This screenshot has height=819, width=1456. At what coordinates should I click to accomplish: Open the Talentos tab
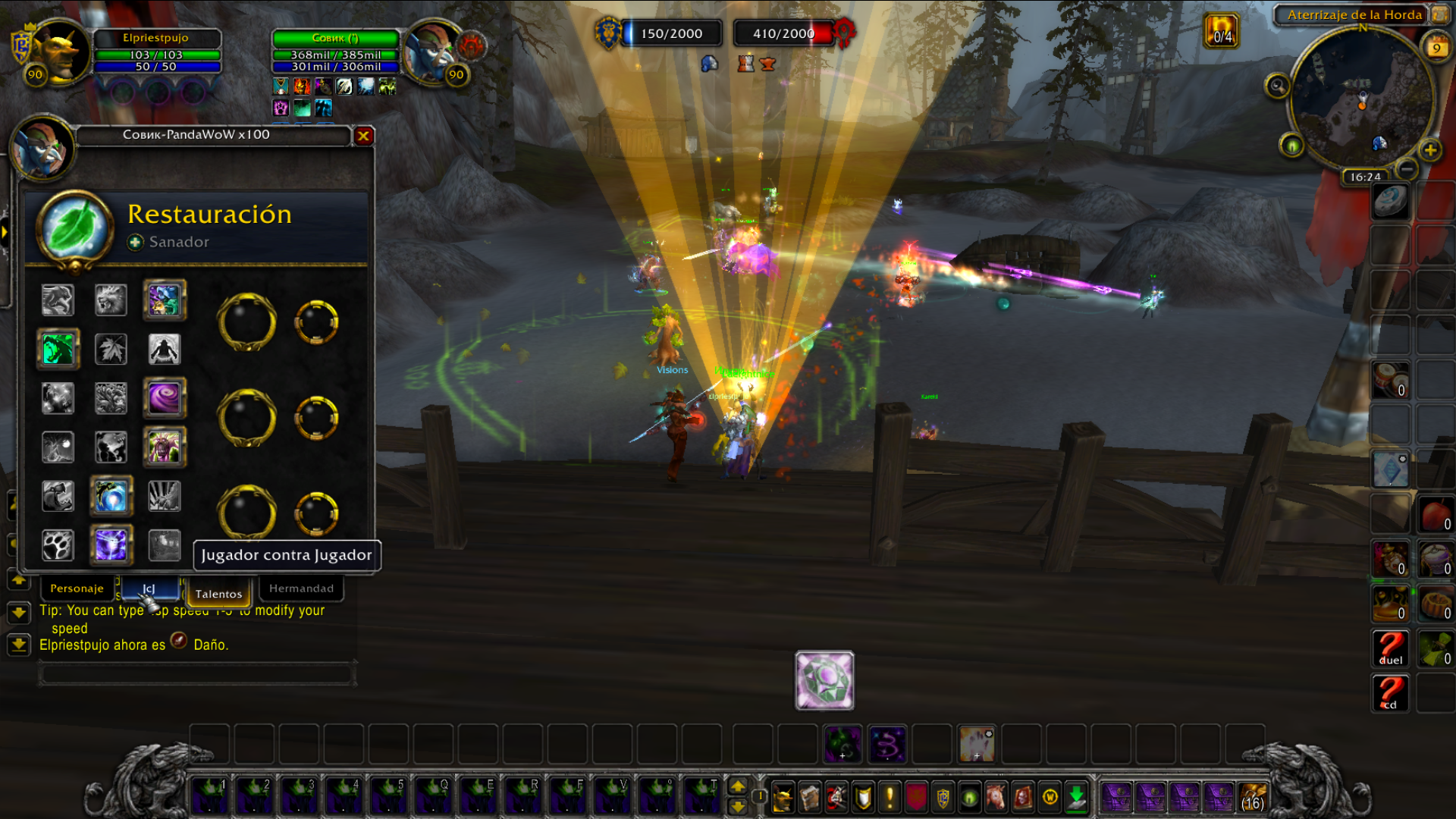pyautogui.click(x=218, y=594)
